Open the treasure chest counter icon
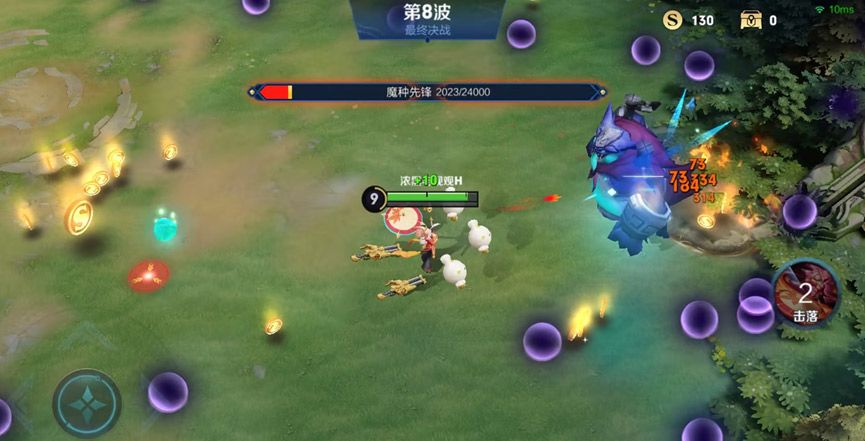The image size is (865, 441). (x=751, y=20)
